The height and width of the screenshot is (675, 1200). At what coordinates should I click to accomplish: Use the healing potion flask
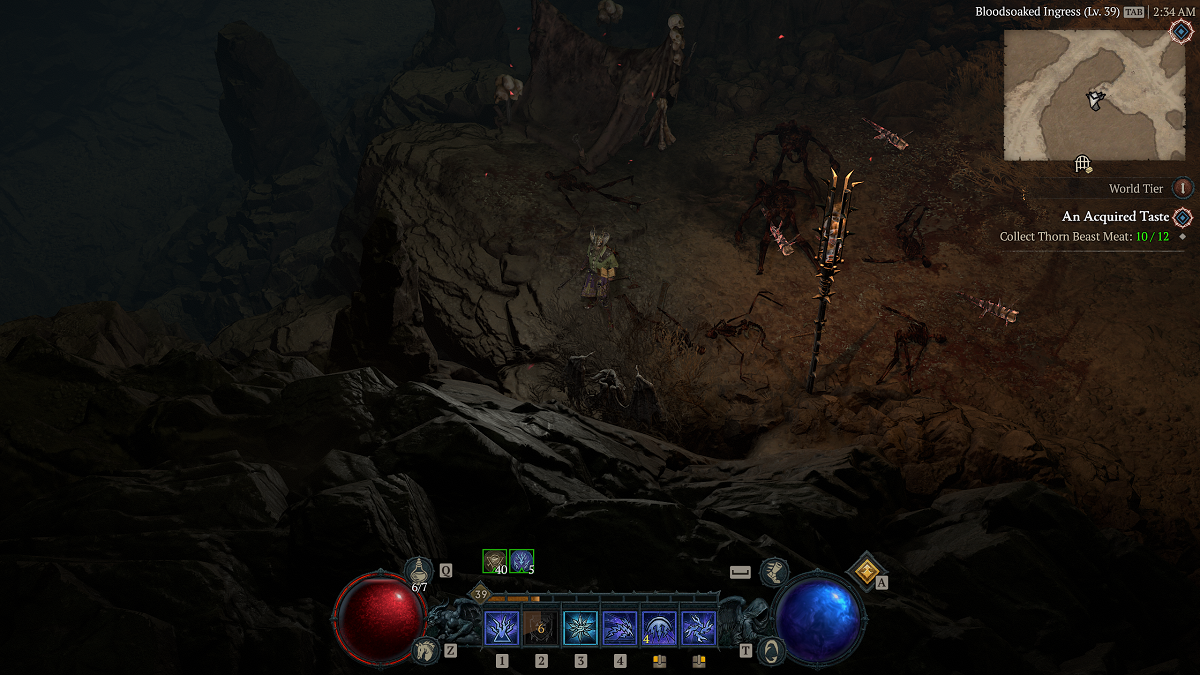pyautogui.click(x=420, y=571)
